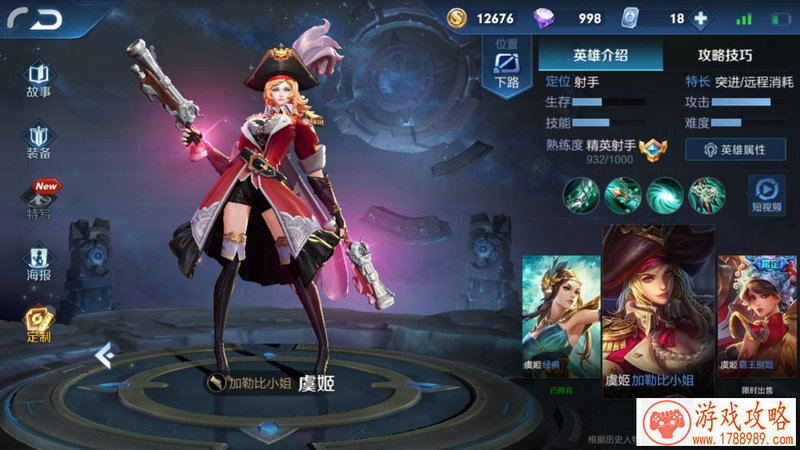
Task: Switch to the 攻略技巧 tab
Action: pyautogui.click(x=725, y=55)
